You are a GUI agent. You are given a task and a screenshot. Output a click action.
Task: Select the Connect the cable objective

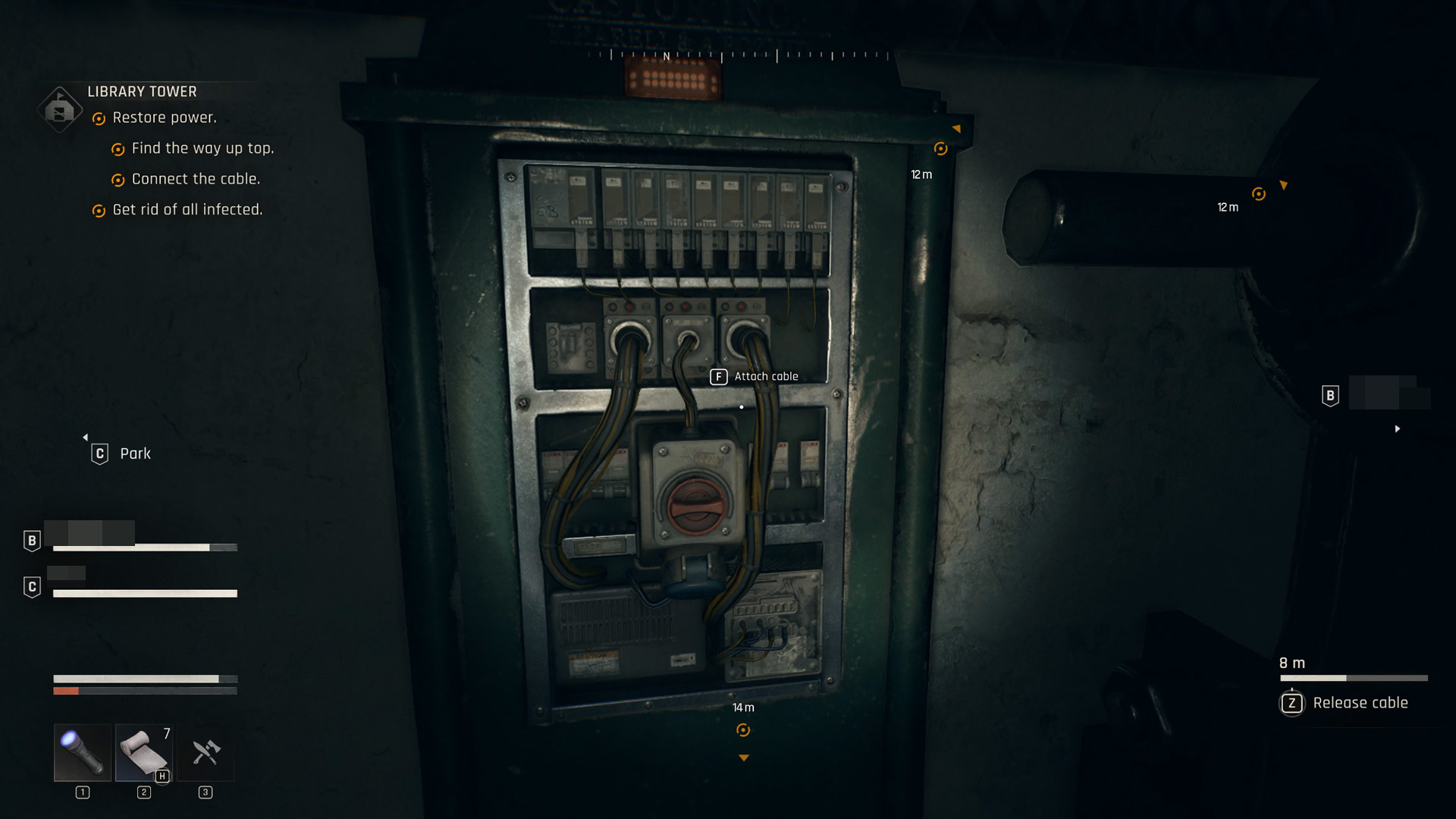[196, 179]
